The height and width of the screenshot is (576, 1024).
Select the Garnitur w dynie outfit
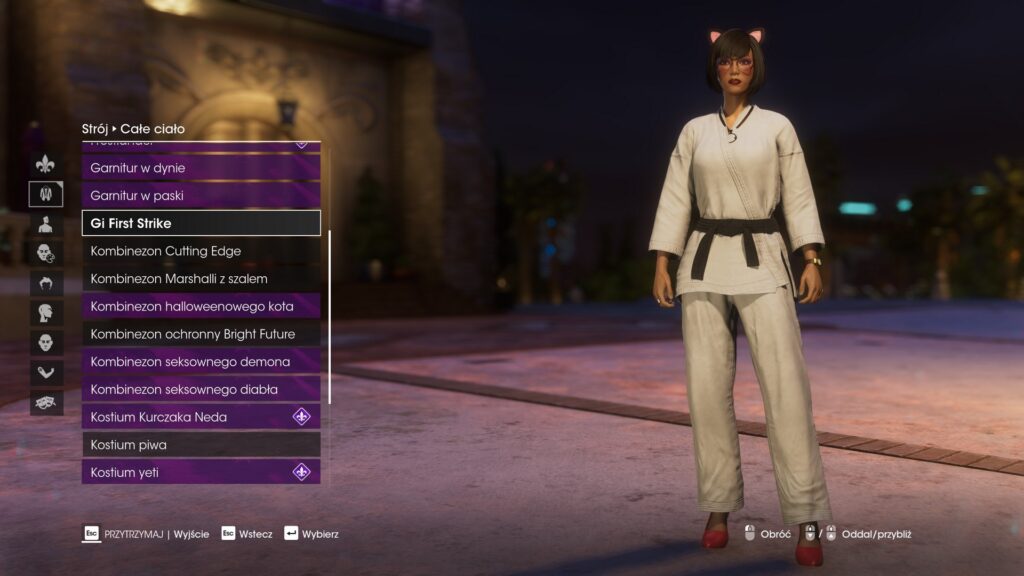[x=200, y=168]
